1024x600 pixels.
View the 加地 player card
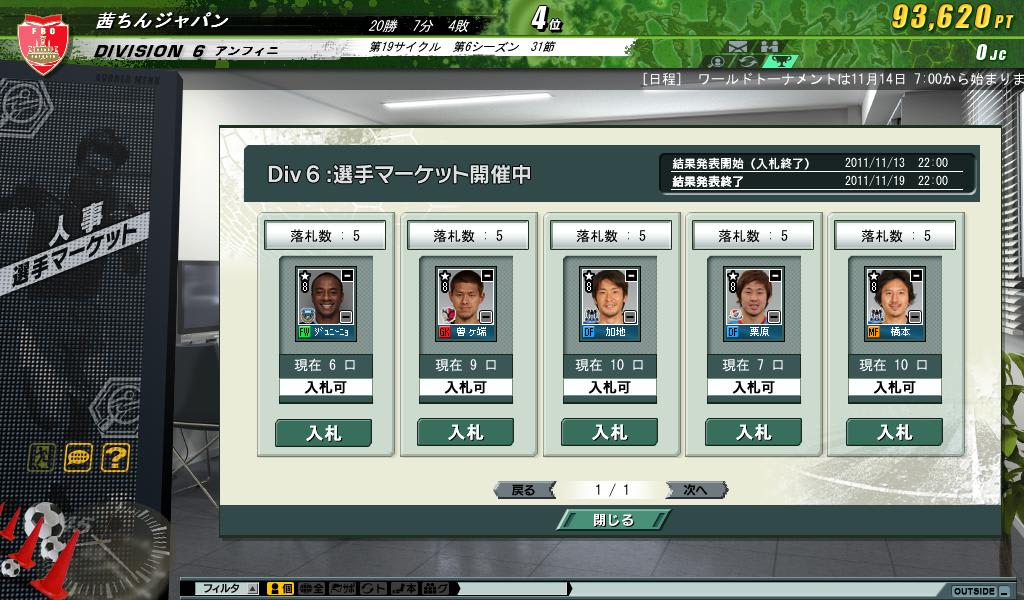[610, 304]
